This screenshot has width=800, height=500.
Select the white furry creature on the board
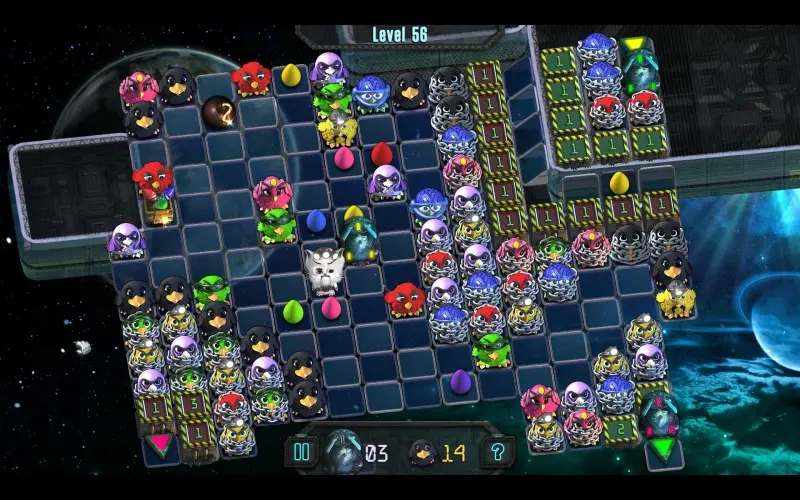(323, 269)
